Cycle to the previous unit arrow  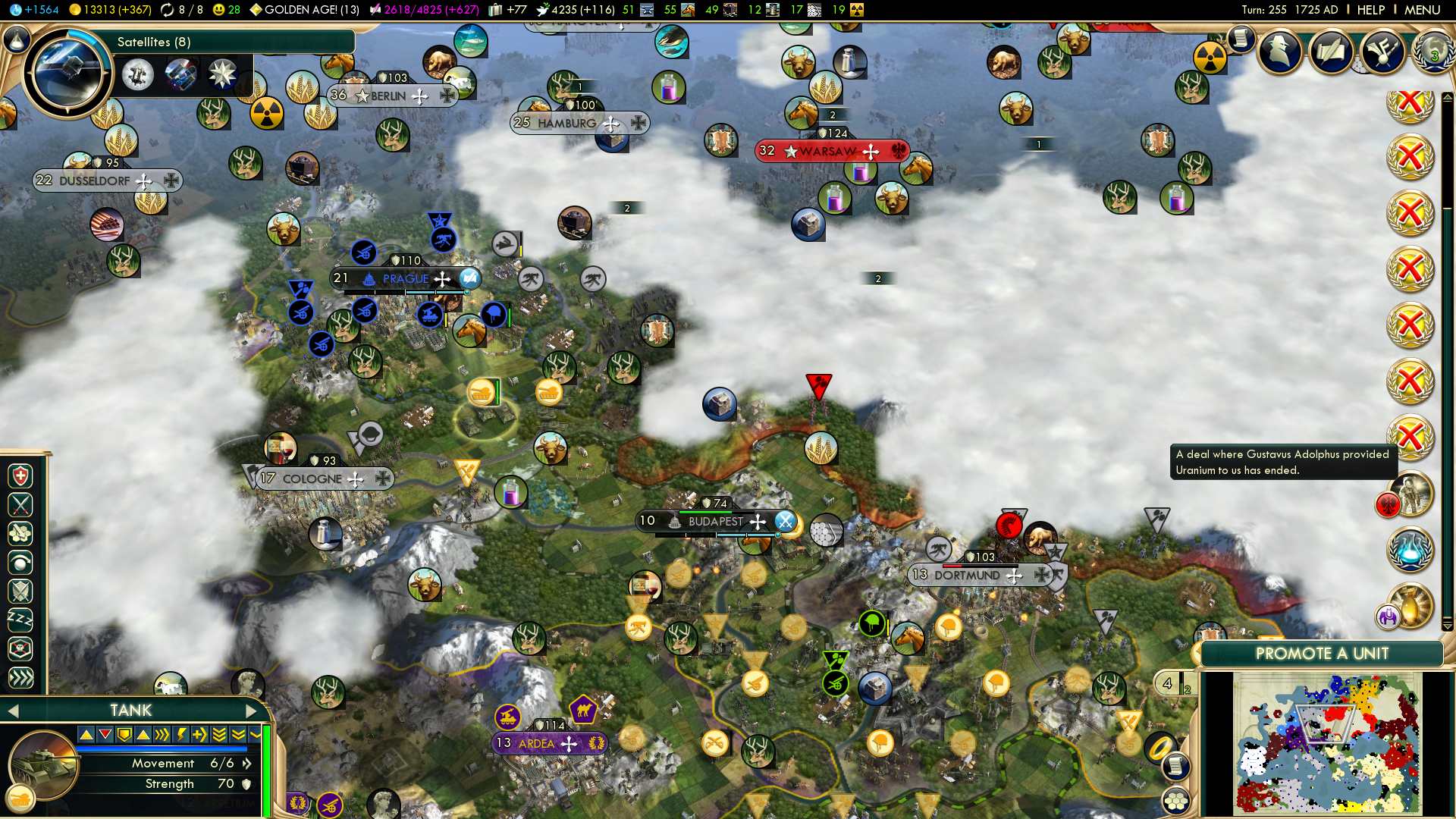(12, 711)
